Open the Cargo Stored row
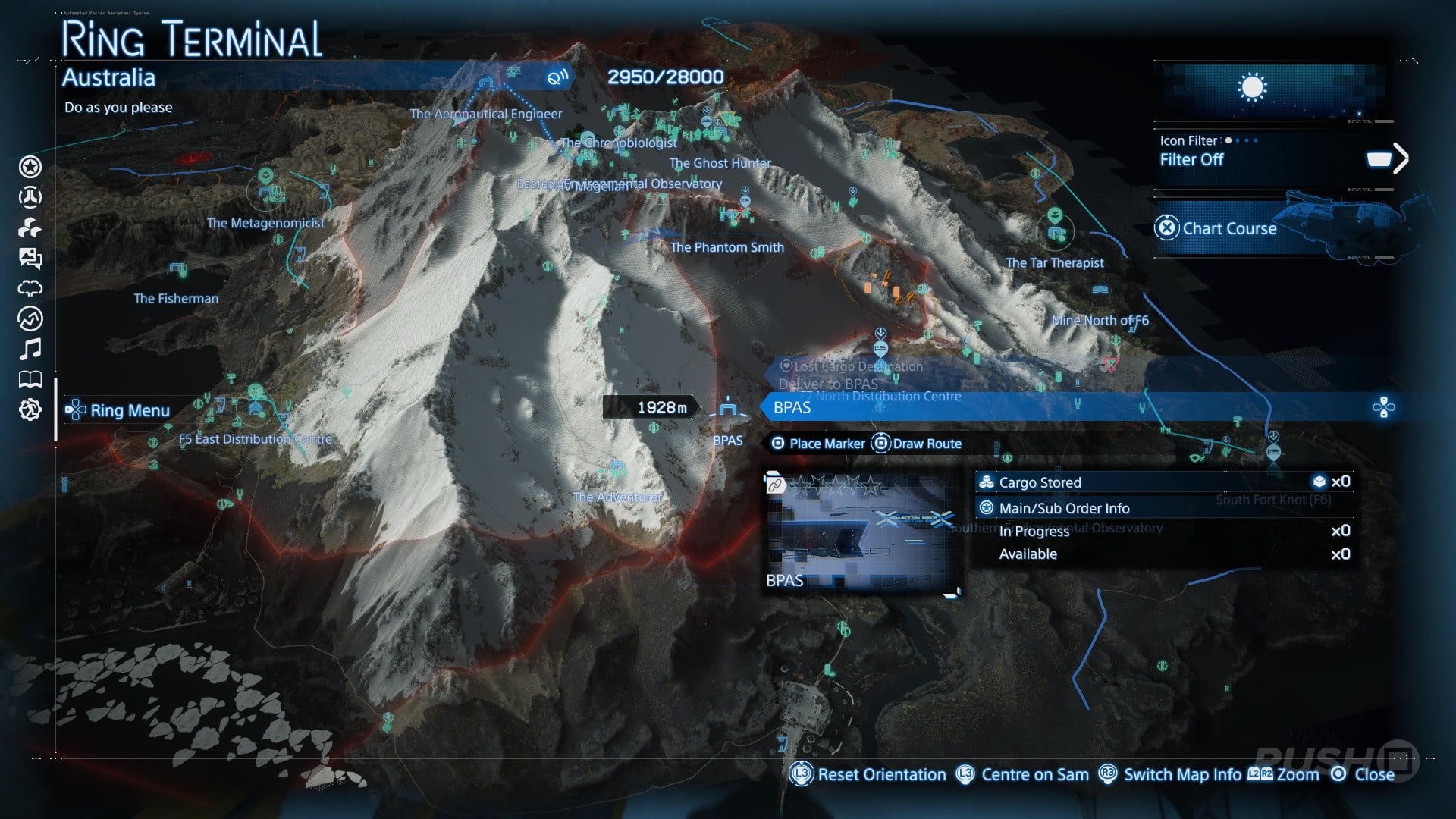Screen dimensions: 1456x819 1164,482
